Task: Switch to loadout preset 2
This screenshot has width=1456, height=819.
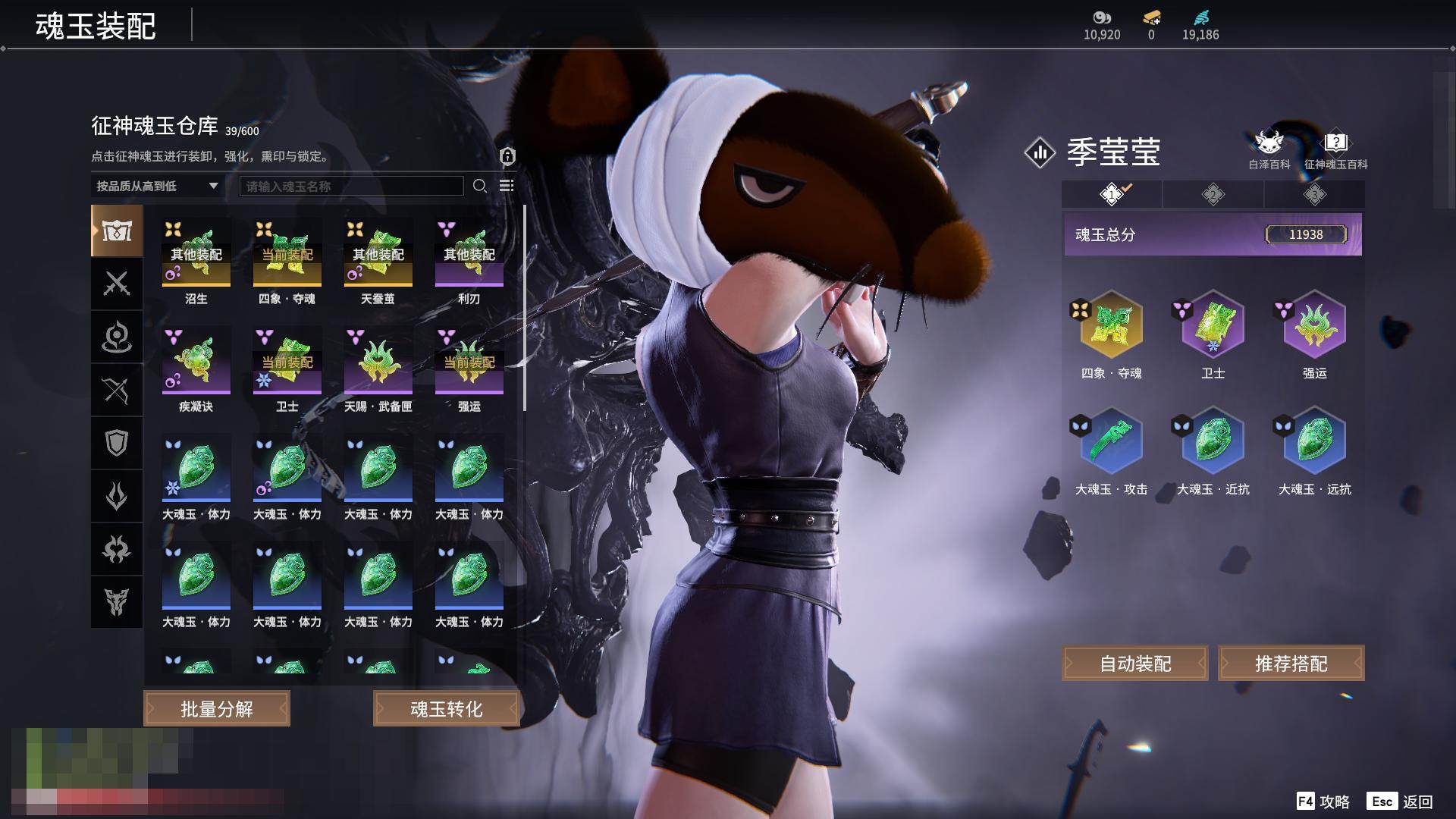Action: point(1213,195)
